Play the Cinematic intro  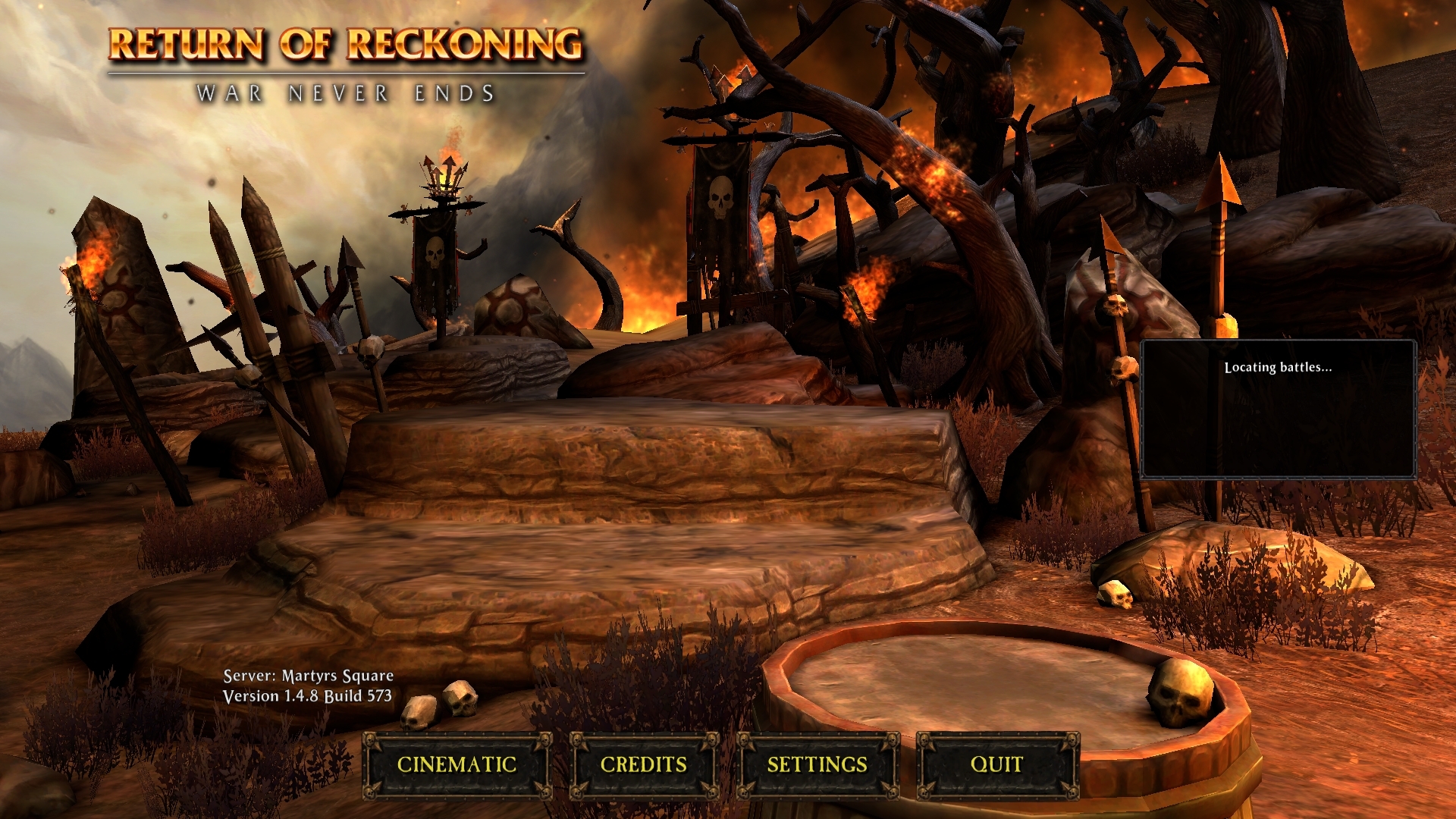click(457, 764)
